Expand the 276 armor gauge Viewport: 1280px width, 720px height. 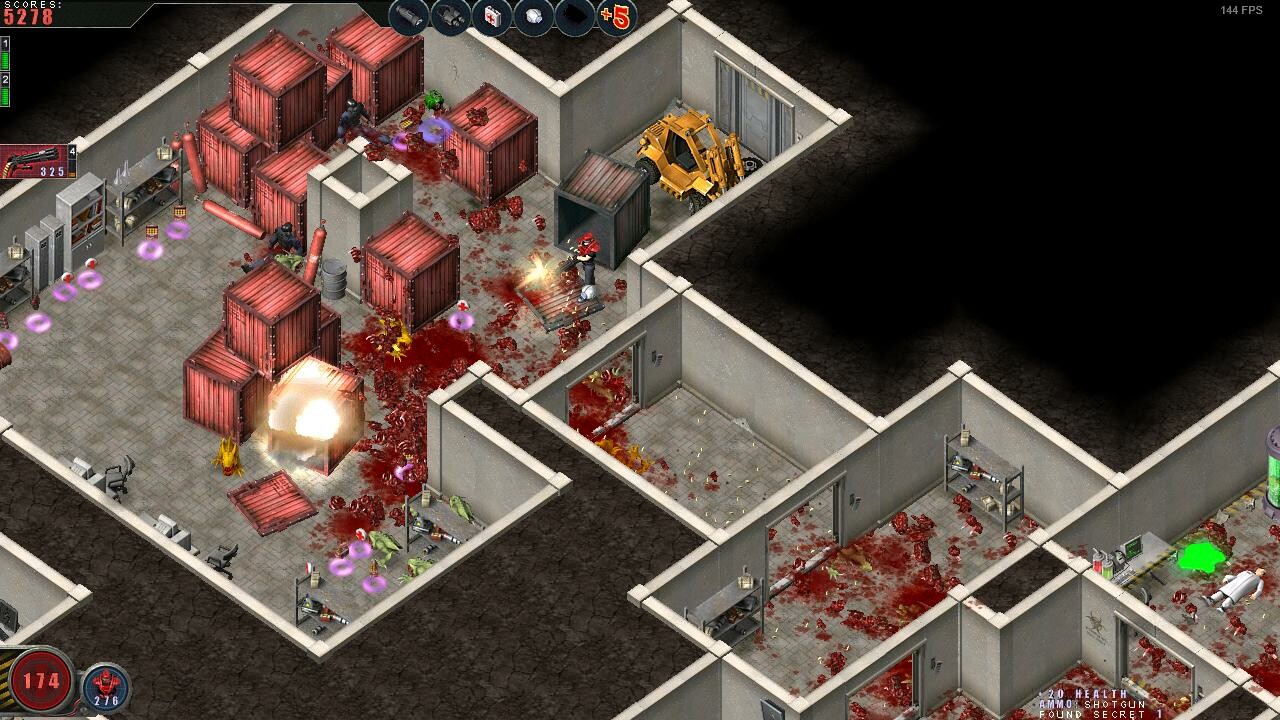point(106,701)
